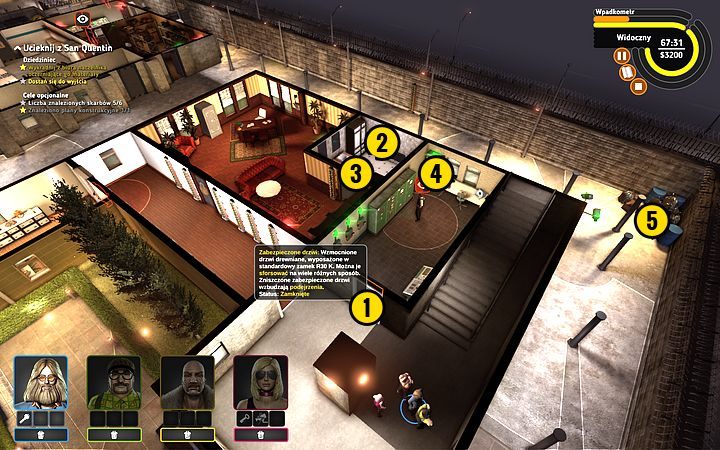
Task: Open the old man's blue loot bag bar
Action: click(x=41, y=435)
